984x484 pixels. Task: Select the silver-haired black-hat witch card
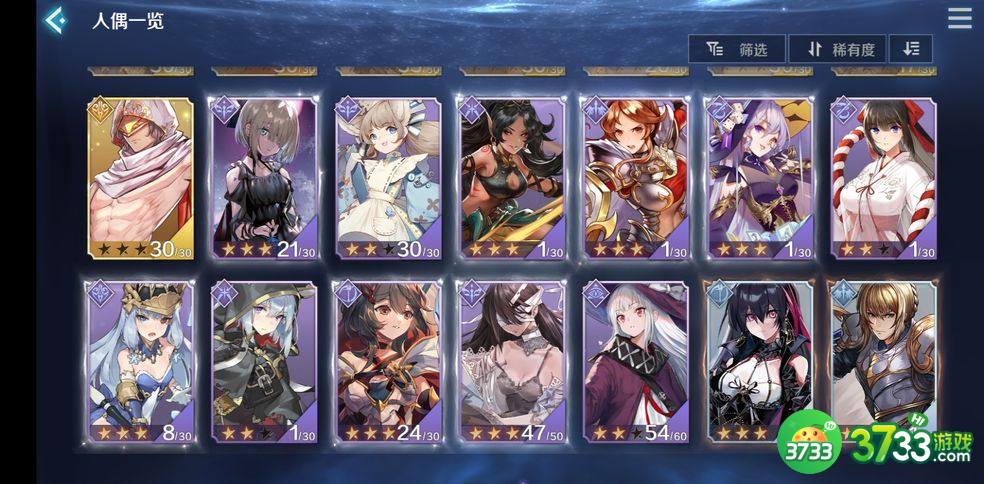coord(264,362)
